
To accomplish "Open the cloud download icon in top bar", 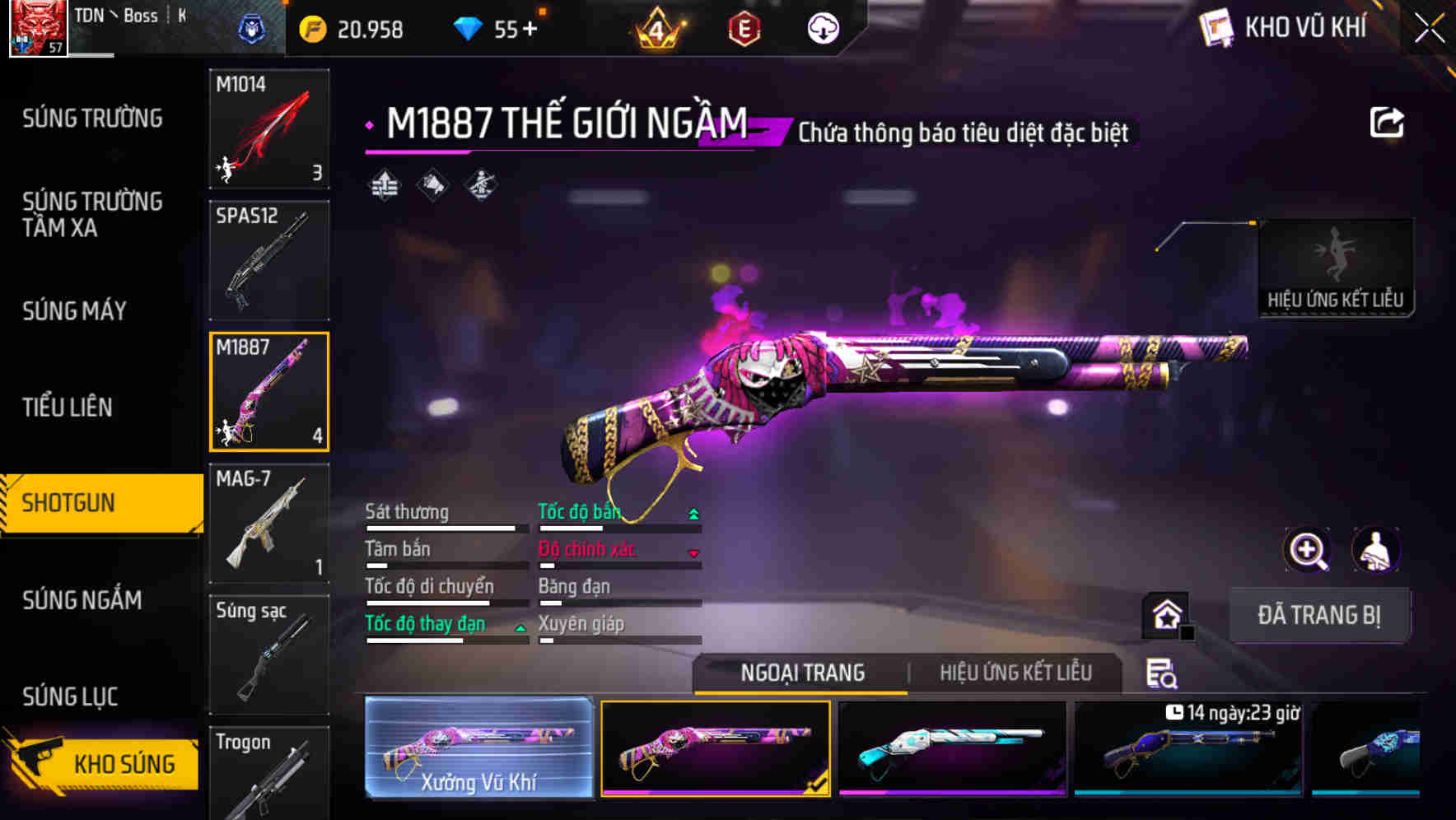I will [823, 28].
